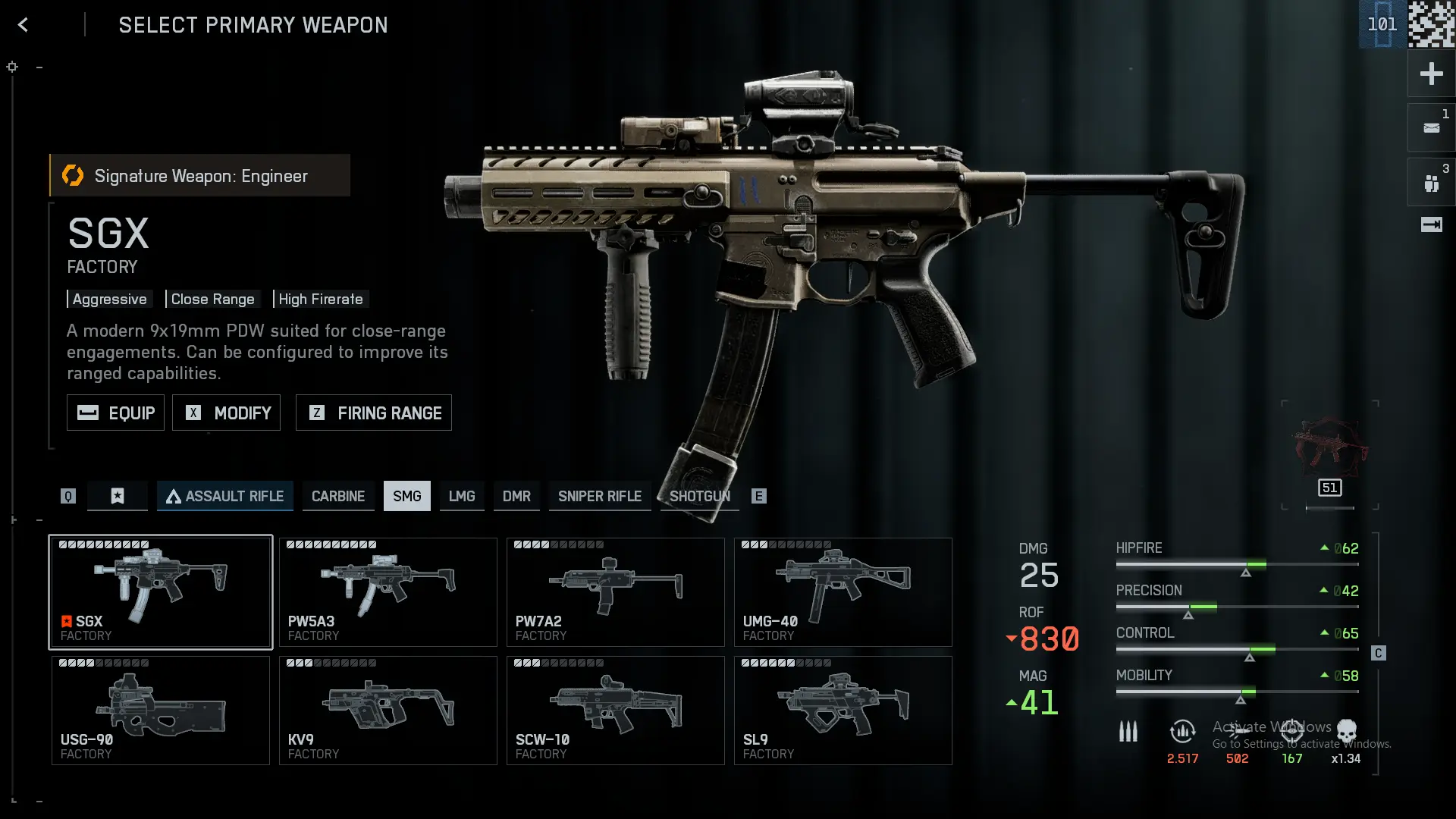The width and height of the screenshot is (1456, 819).
Task: Show the LMG weapon category
Action: click(x=461, y=496)
